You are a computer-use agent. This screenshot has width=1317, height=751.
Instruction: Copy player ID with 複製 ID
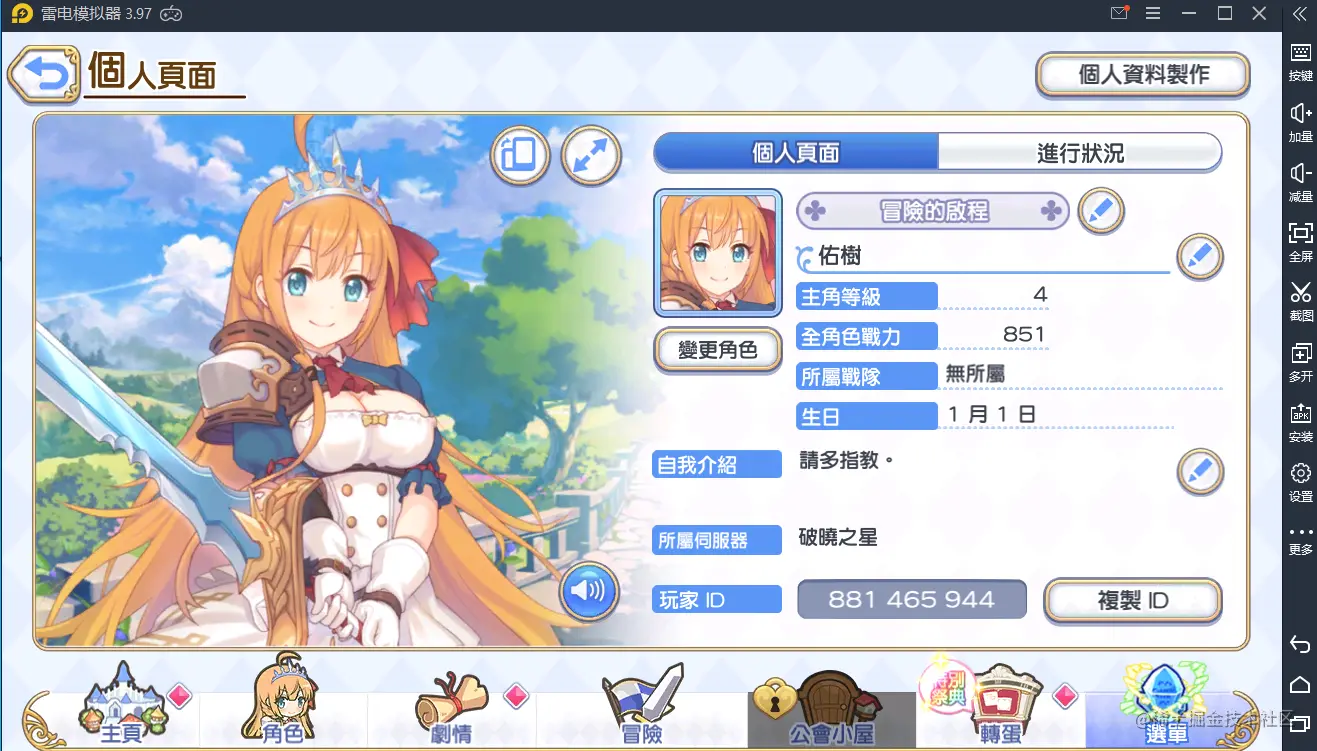1132,601
